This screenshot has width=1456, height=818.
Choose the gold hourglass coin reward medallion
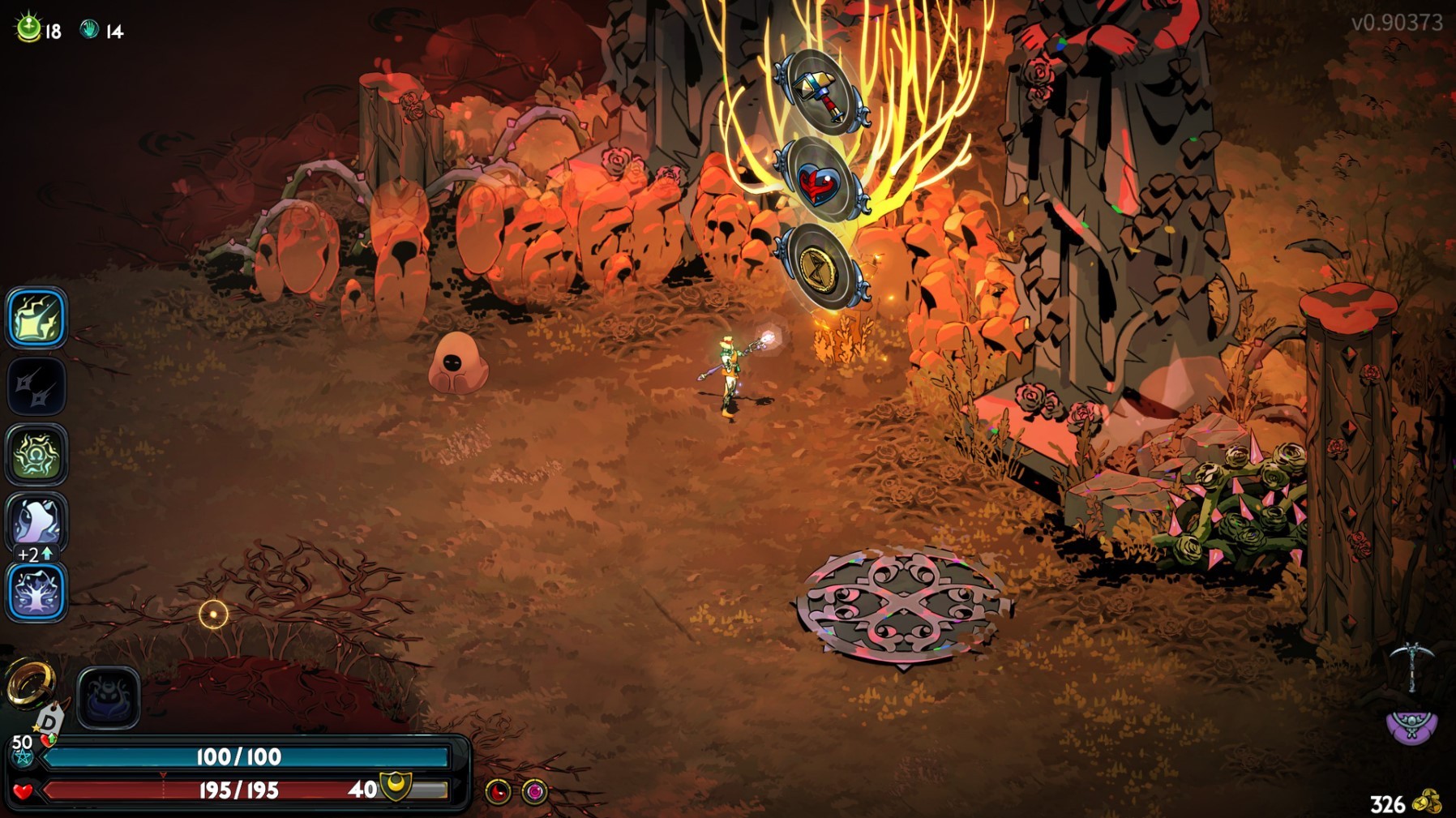click(x=820, y=268)
